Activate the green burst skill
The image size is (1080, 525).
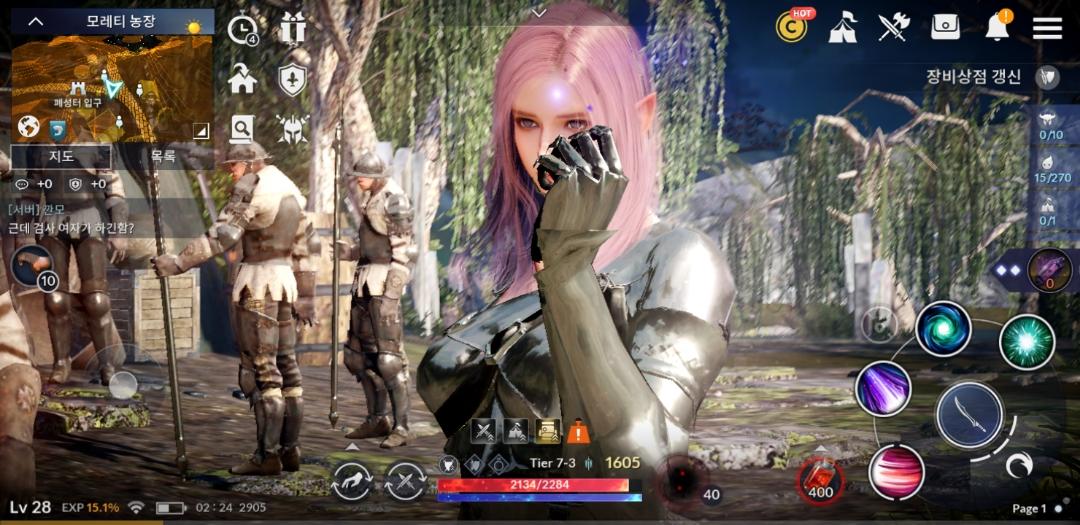(1026, 341)
